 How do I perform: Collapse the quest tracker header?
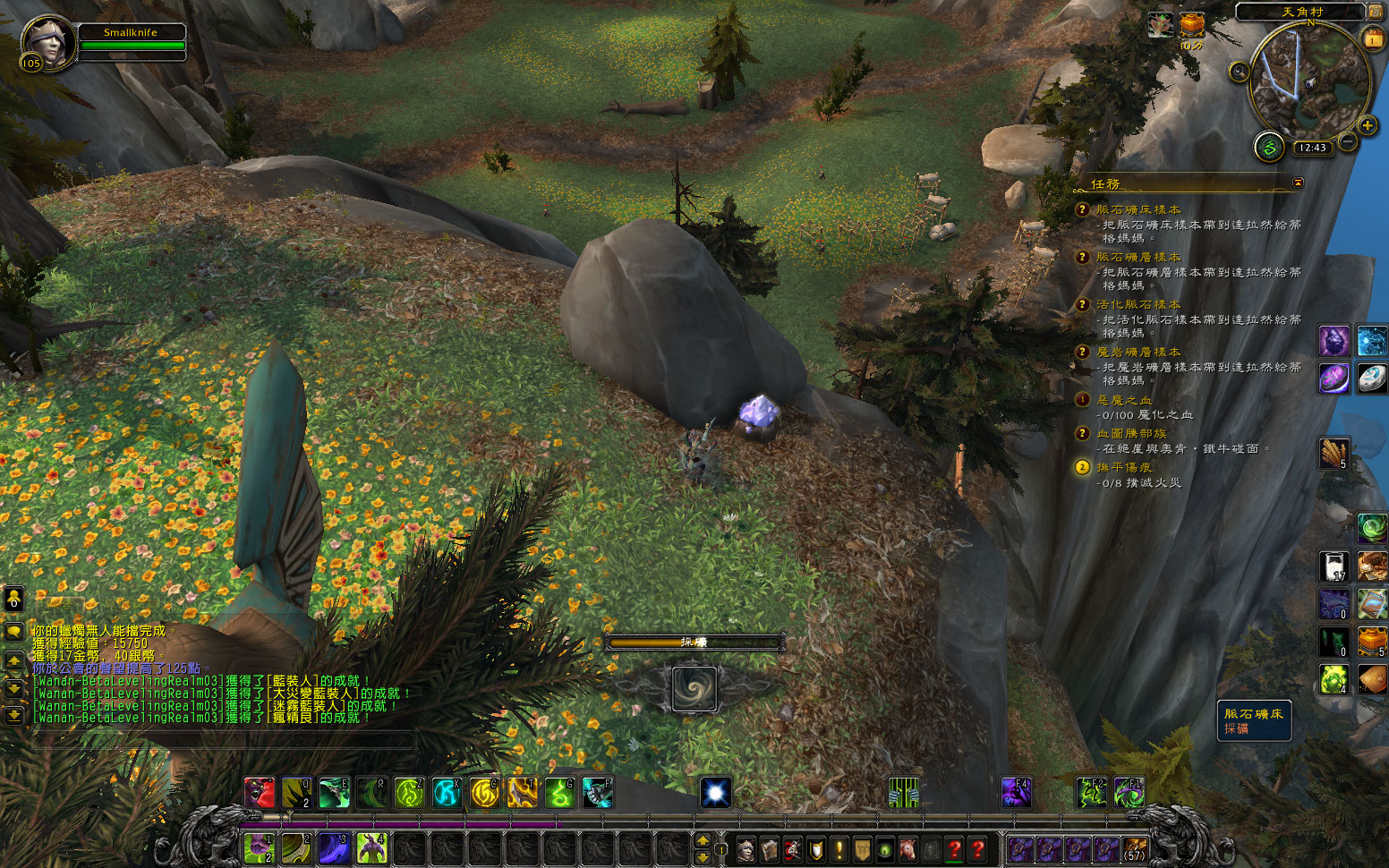coord(1298,183)
